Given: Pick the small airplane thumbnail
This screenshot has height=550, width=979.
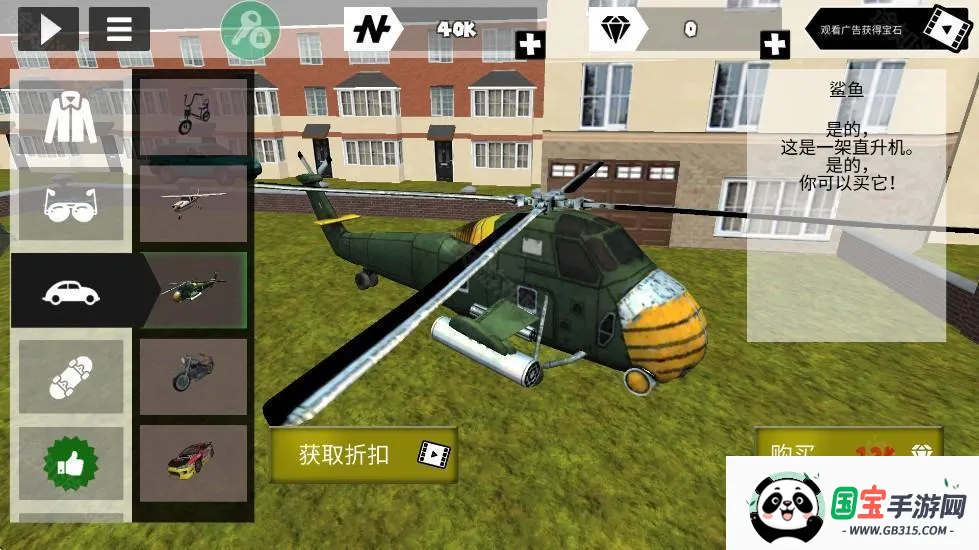Looking at the screenshot, I should pos(193,203).
